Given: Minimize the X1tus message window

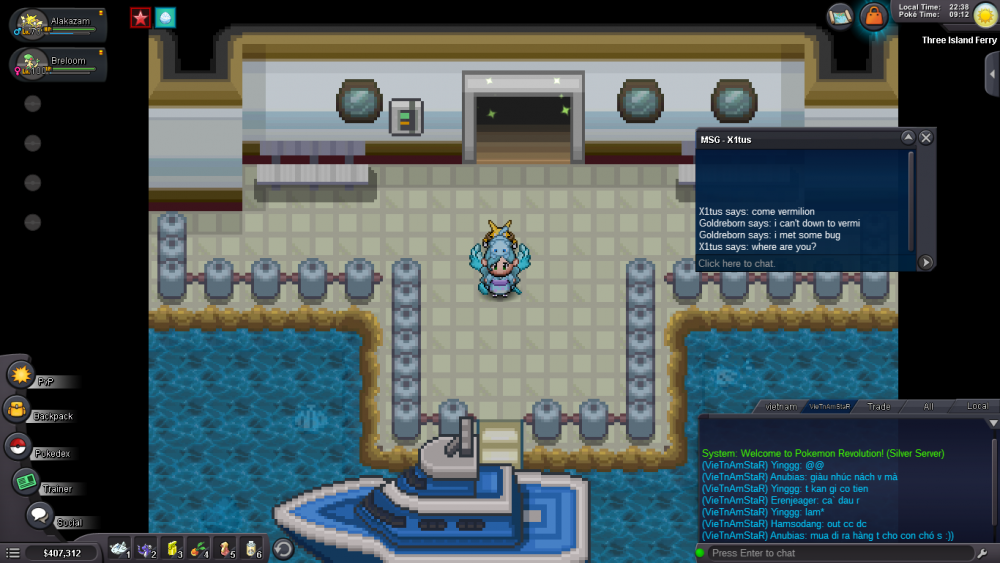Looking at the screenshot, I should [908, 138].
